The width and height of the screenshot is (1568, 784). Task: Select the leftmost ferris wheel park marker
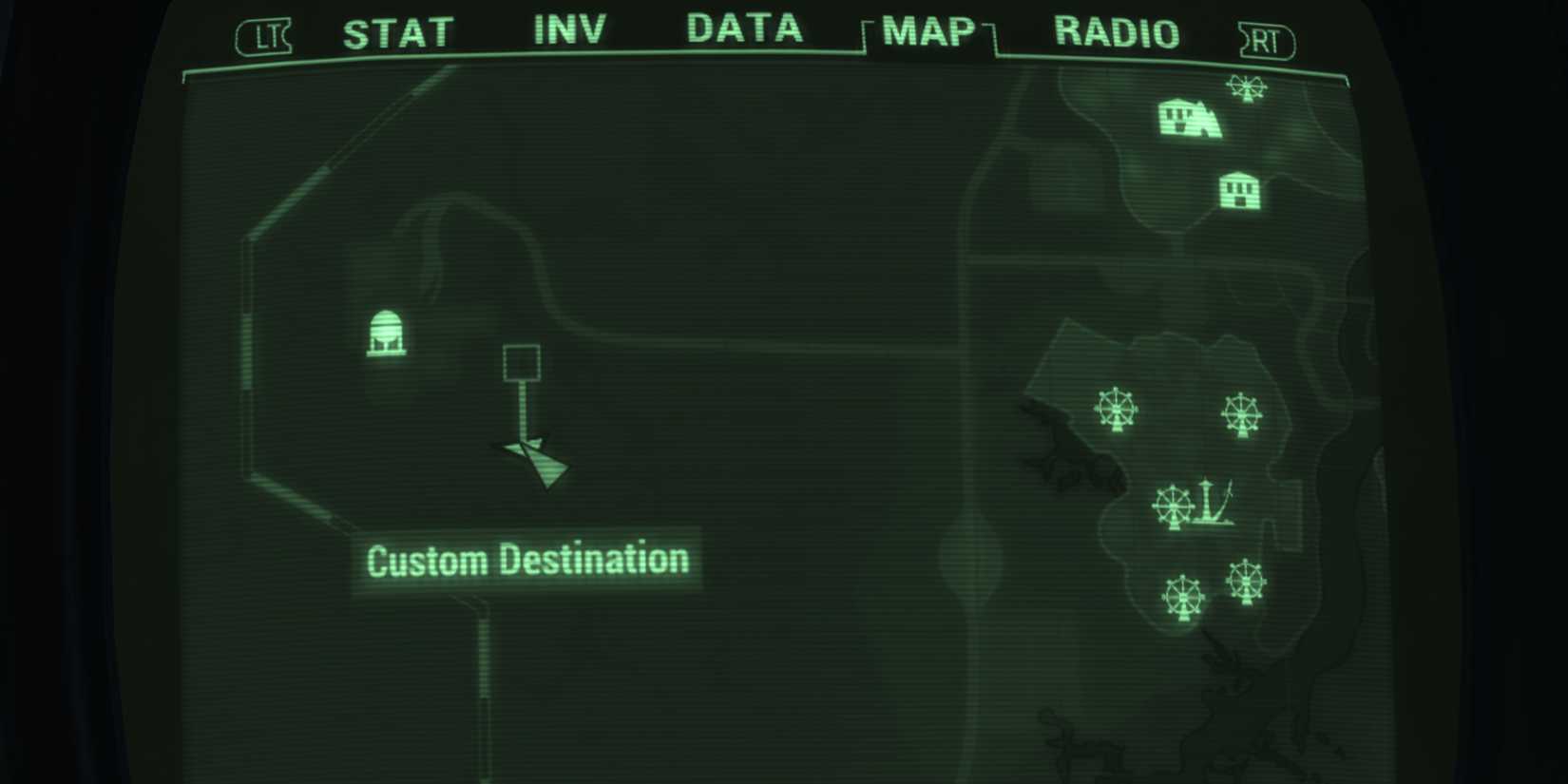tap(1116, 409)
